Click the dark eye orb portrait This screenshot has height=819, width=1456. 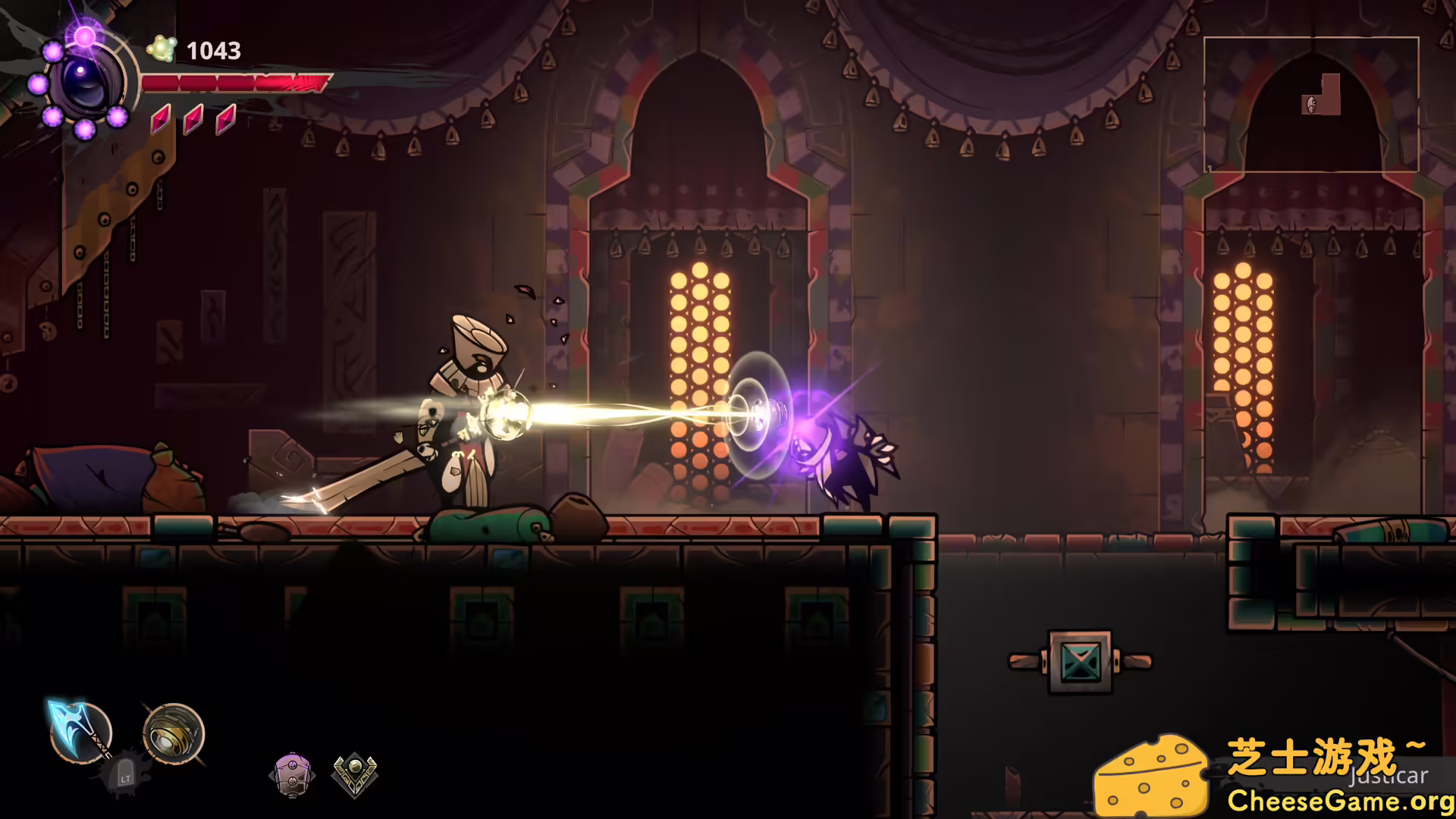coord(86,80)
